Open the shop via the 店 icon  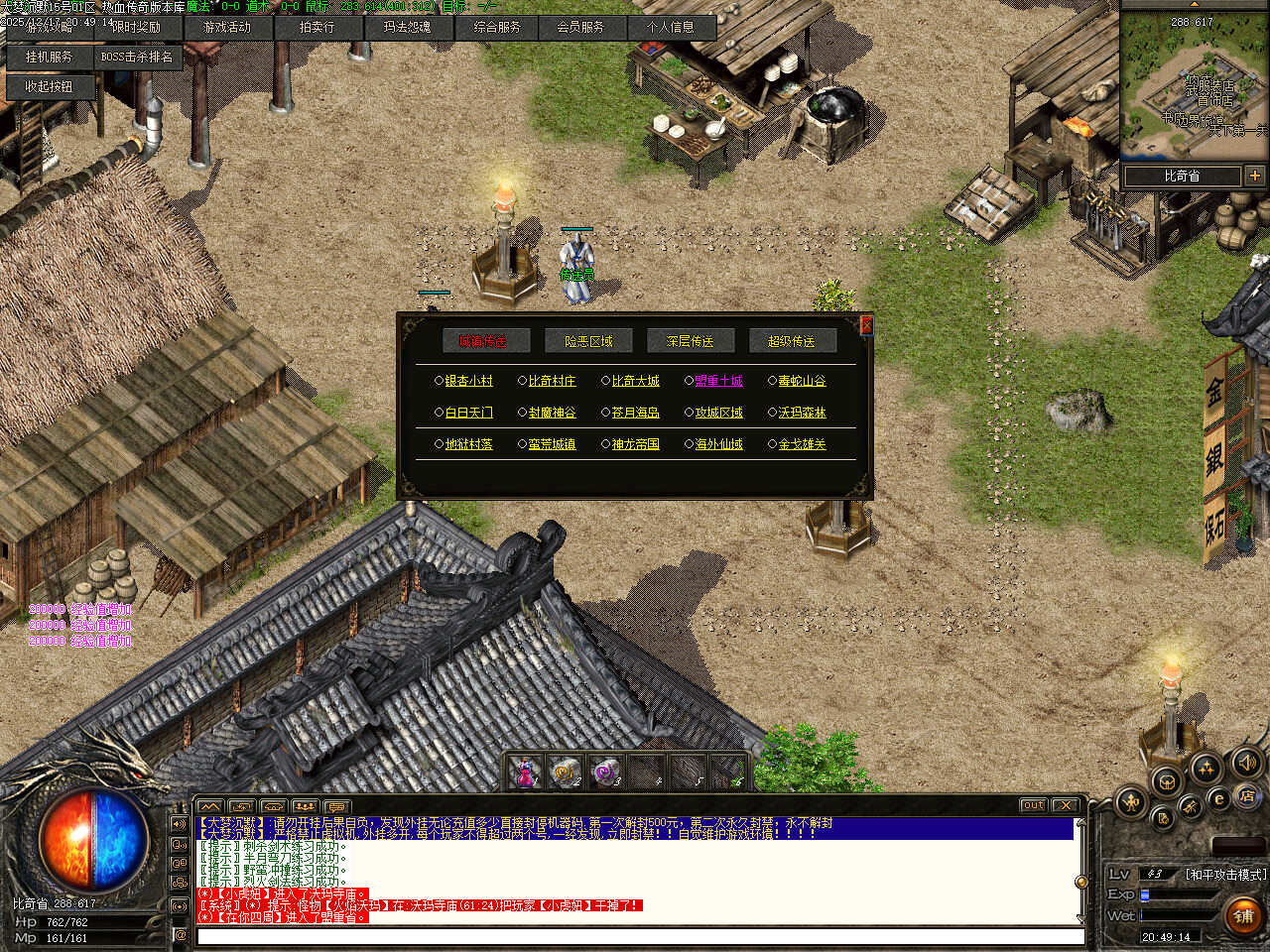[x=1247, y=796]
